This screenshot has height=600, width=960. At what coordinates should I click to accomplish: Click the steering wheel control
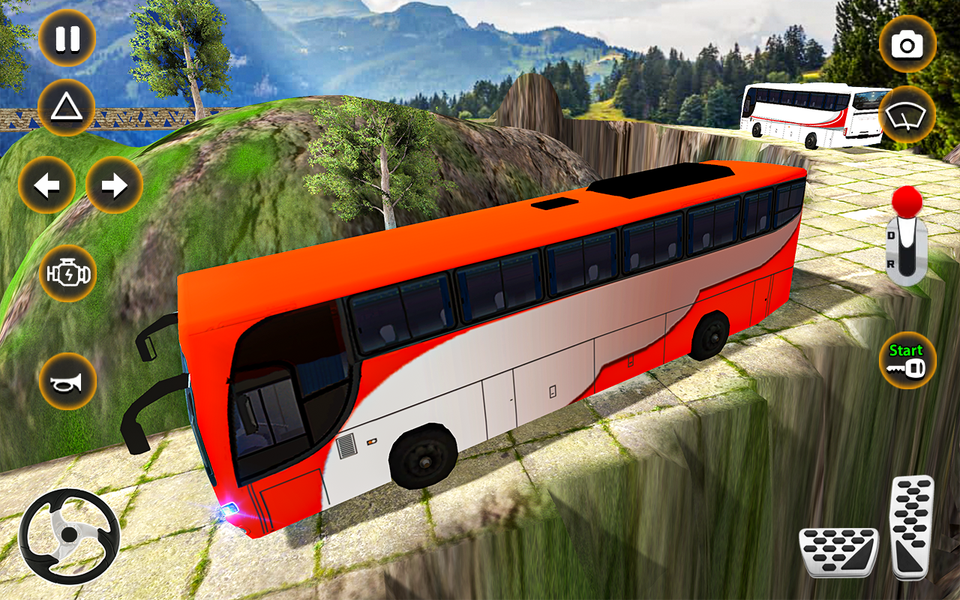pyautogui.click(x=69, y=537)
